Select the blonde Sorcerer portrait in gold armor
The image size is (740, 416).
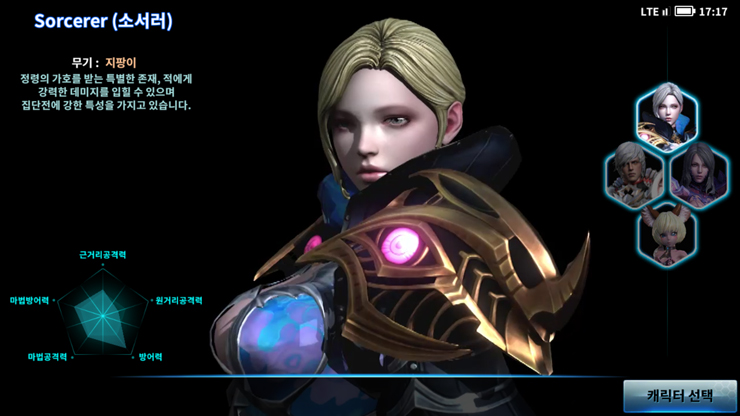coord(667,114)
